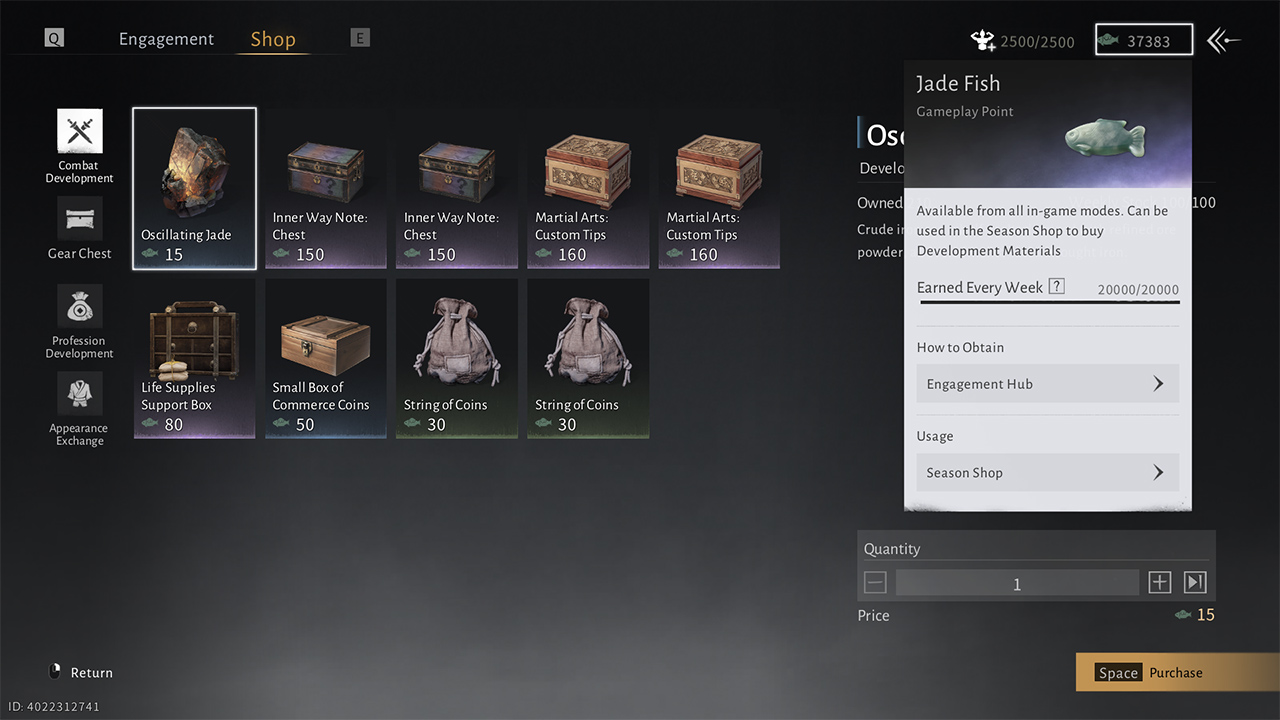Open the Combat Development category

point(79,146)
